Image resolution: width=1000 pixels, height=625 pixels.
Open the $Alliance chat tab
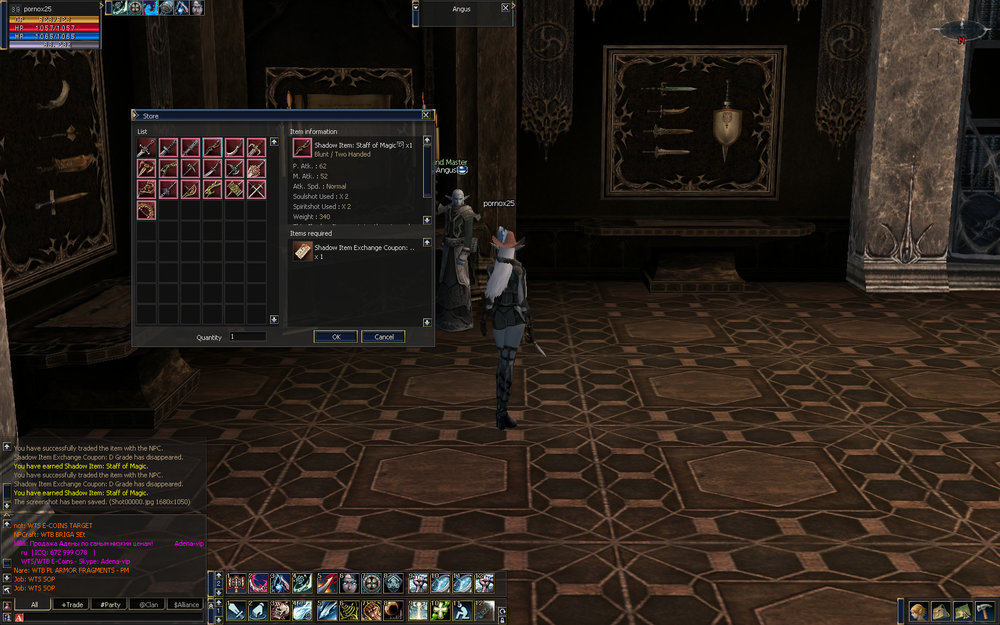click(184, 605)
